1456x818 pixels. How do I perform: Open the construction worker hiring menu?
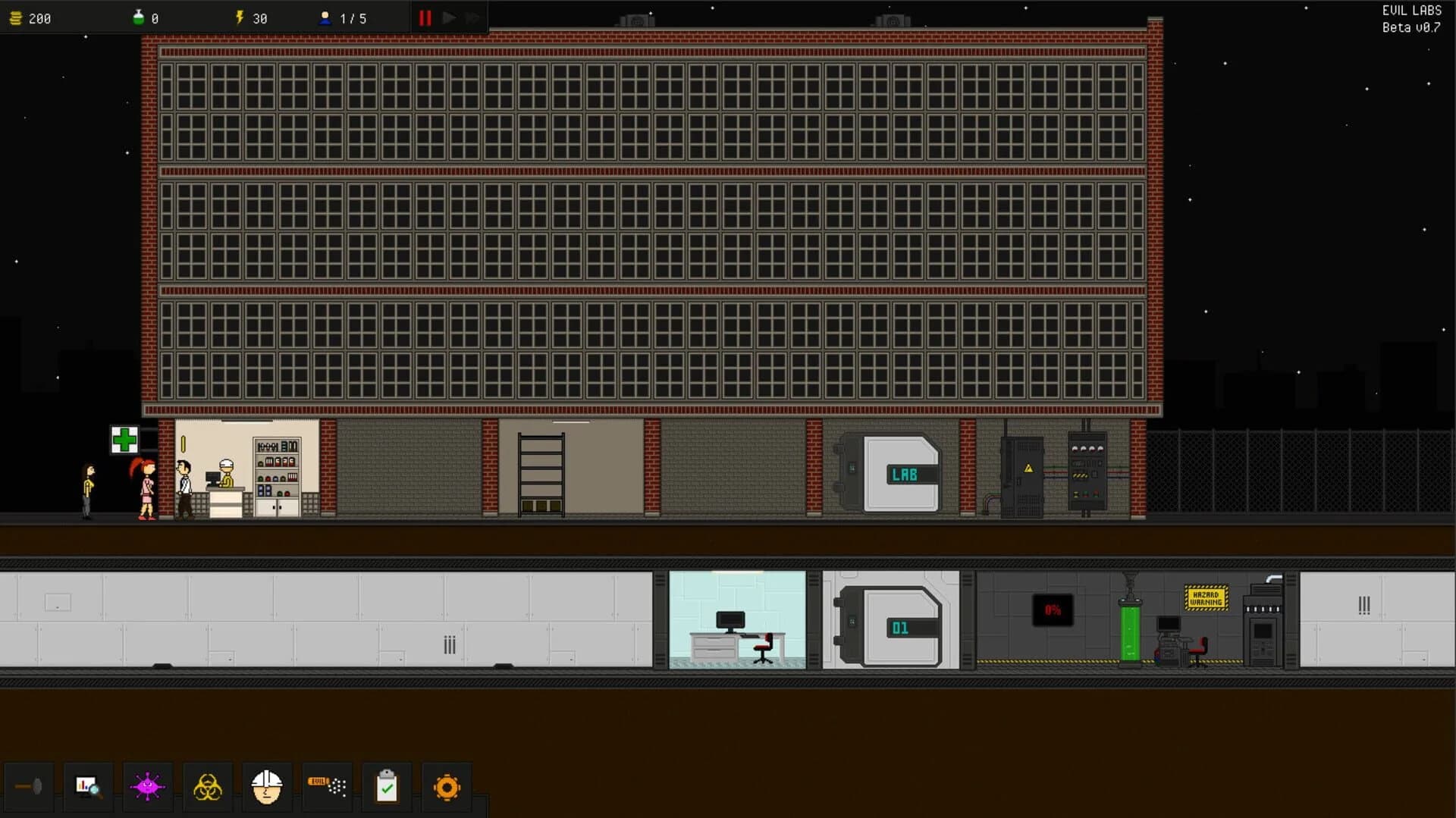click(267, 787)
